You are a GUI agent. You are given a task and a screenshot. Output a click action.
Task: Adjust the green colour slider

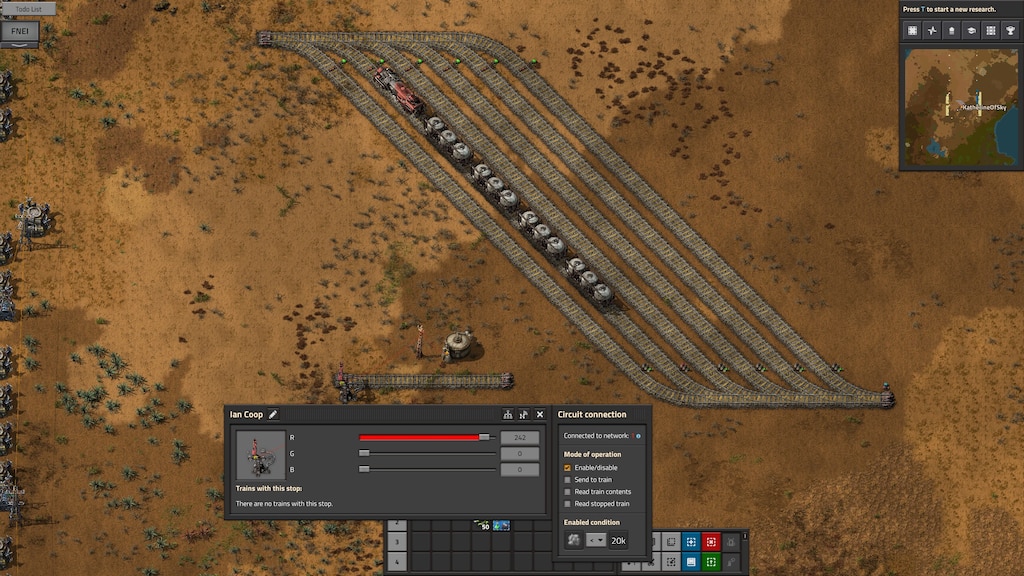point(364,453)
